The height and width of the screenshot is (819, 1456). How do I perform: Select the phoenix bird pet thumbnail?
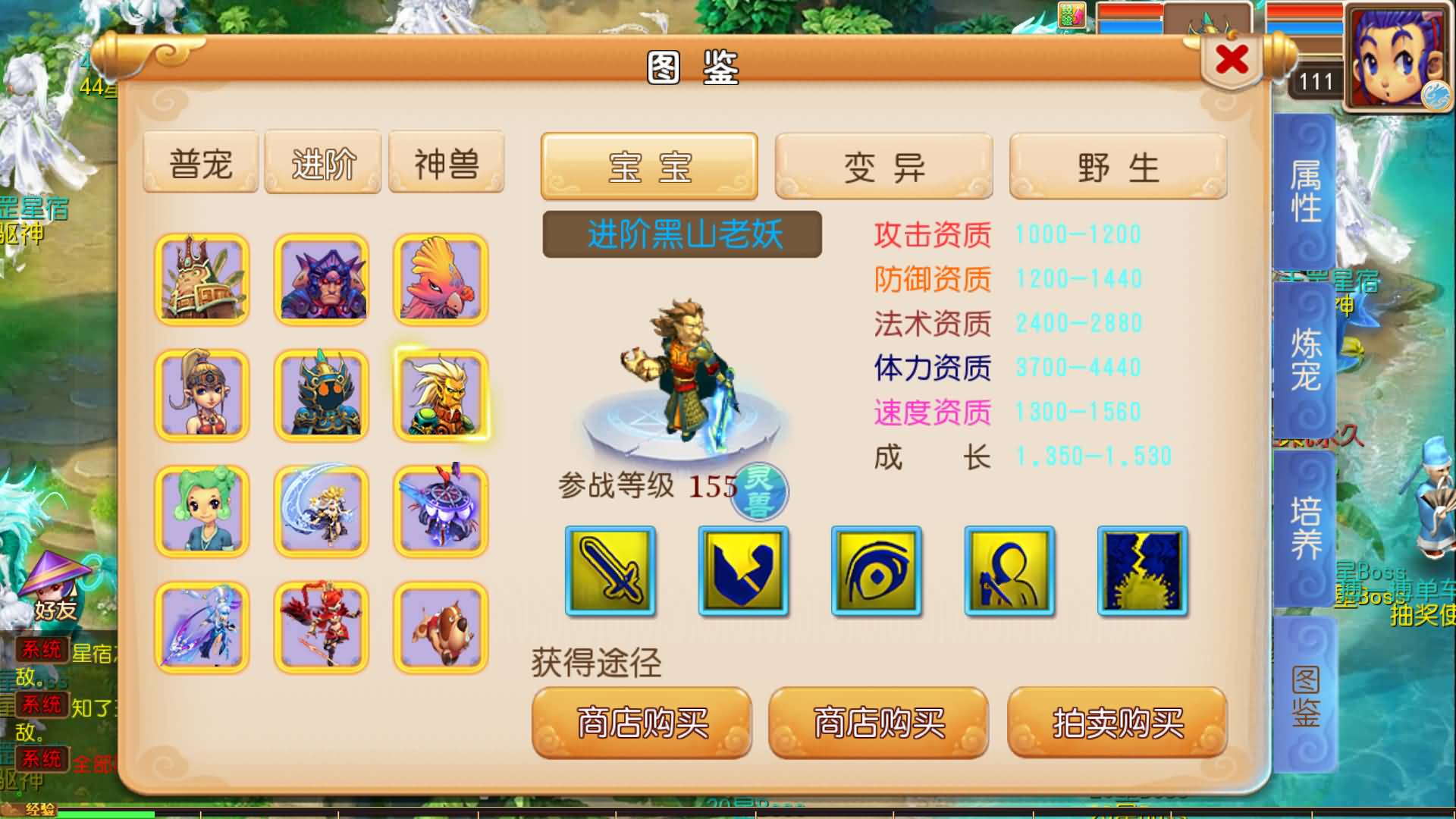pyautogui.click(x=440, y=278)
